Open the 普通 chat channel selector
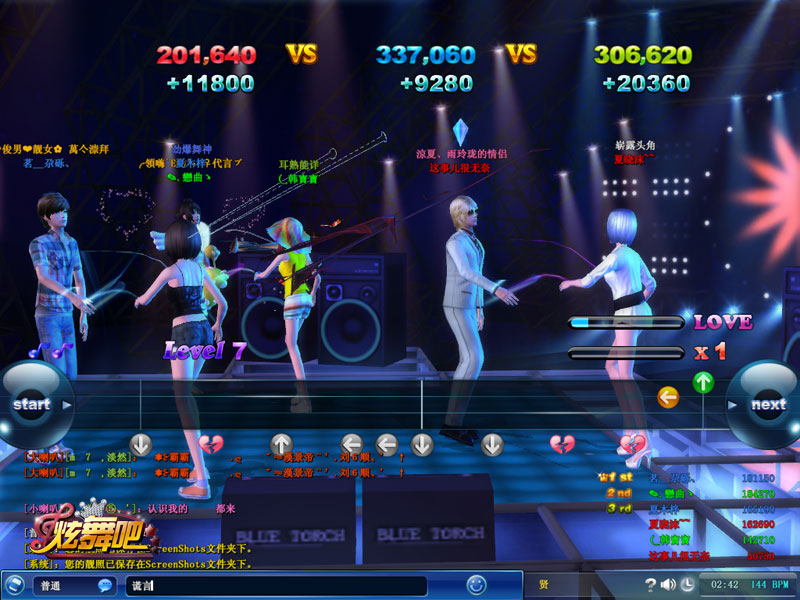The image size is (800, 600). click(60, 585)
